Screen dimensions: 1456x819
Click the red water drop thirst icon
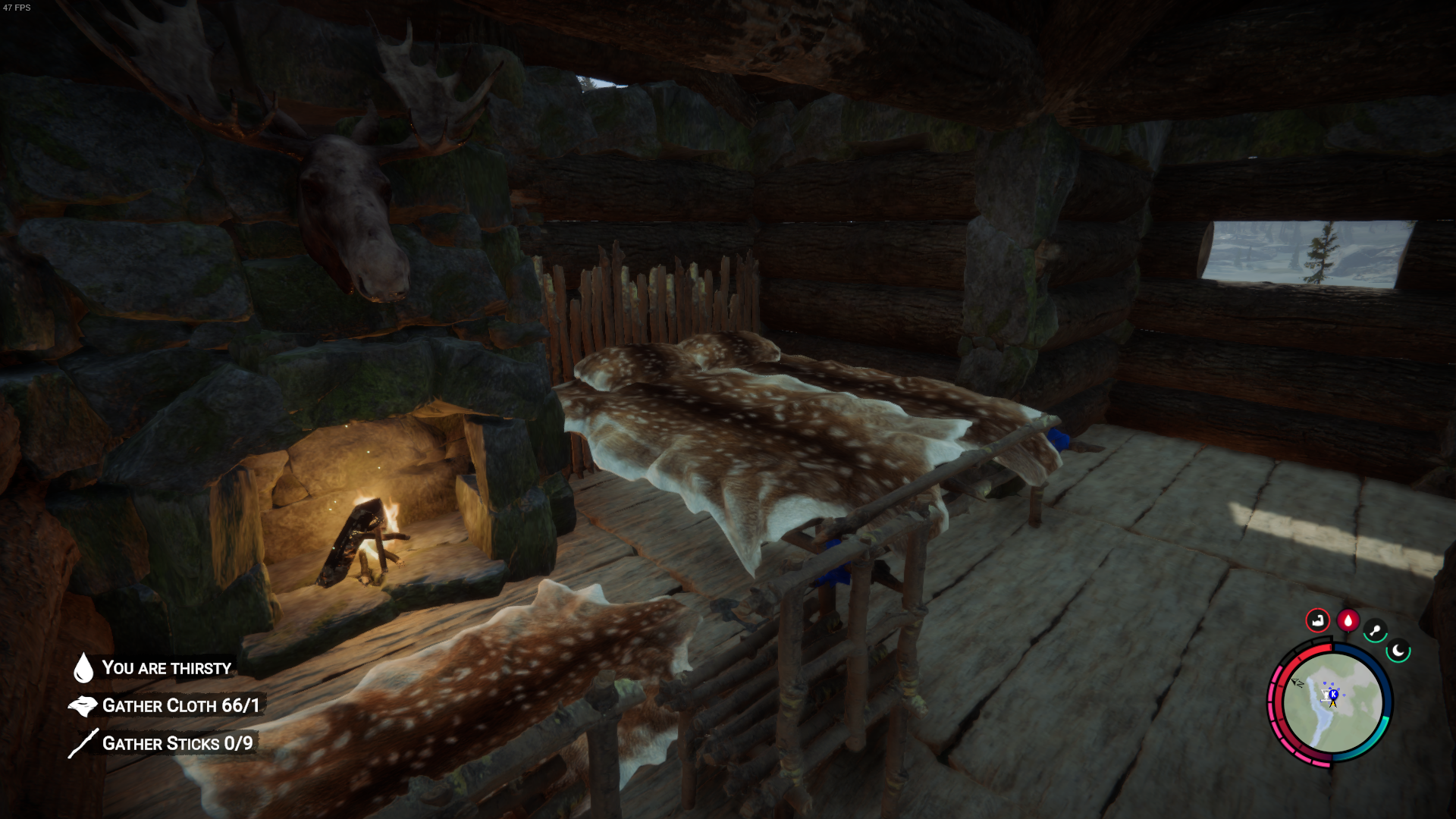(x=1348, y=620)
